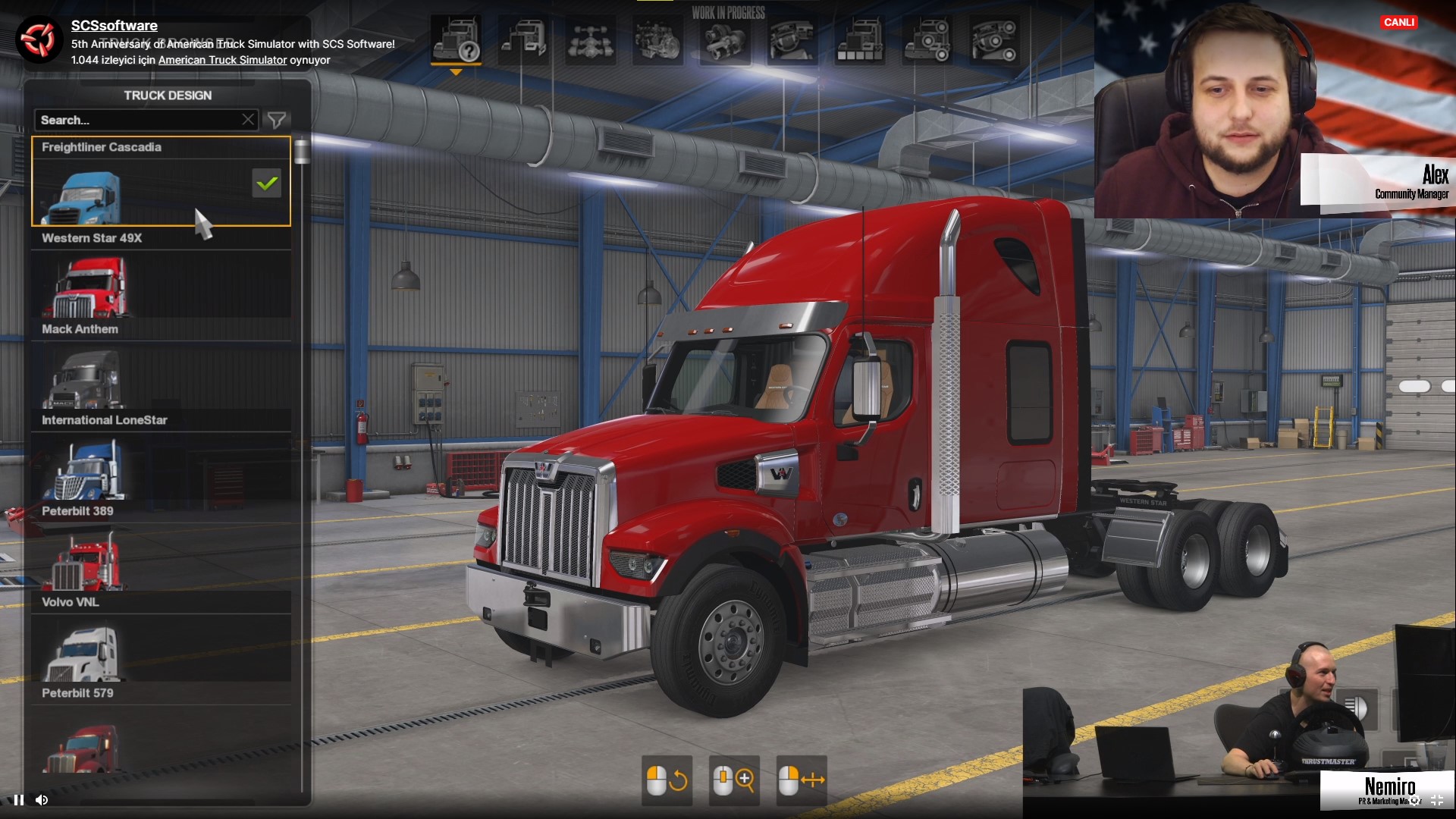Show the interior dashboard tab
This screenshot has width=1456, height=819.
[x=791, y=39]
